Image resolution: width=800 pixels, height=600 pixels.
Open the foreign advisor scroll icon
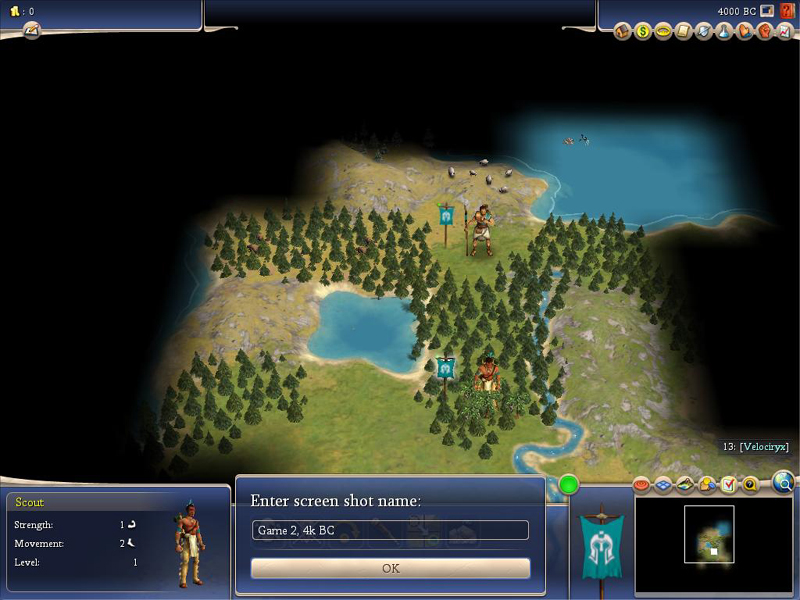tap(682, 32)
